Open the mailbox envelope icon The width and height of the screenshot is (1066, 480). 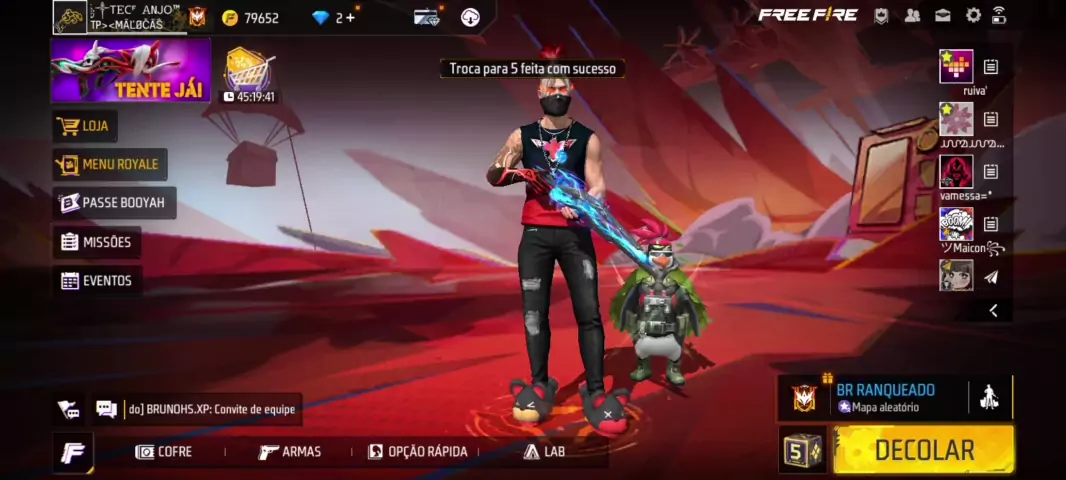943,15
